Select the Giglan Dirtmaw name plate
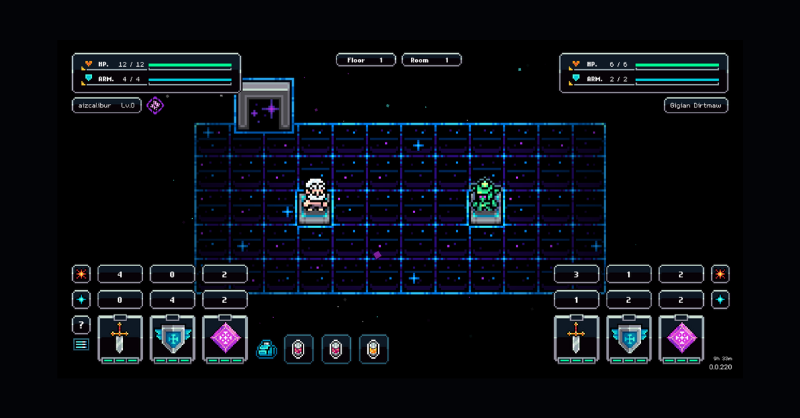This screenshot has width=800, height=418. tap(696, 105)
